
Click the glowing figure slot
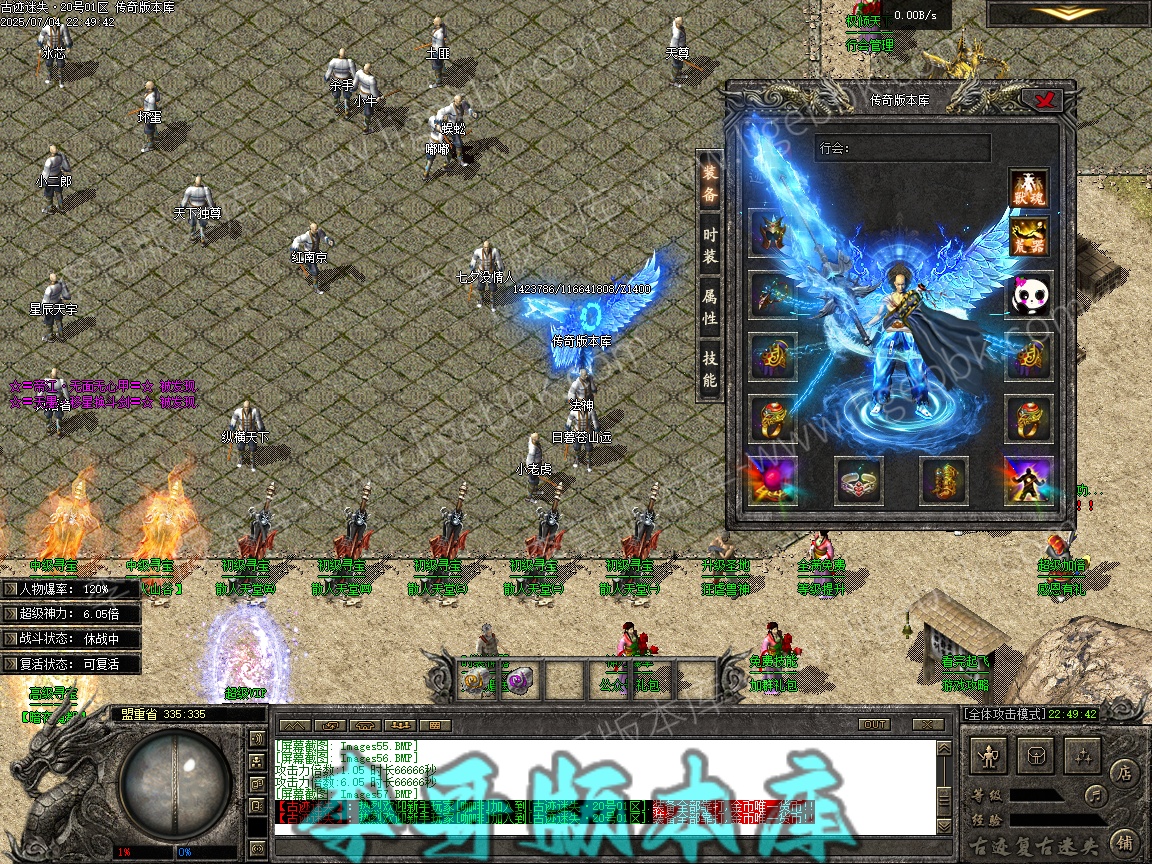coord(1029,482)
